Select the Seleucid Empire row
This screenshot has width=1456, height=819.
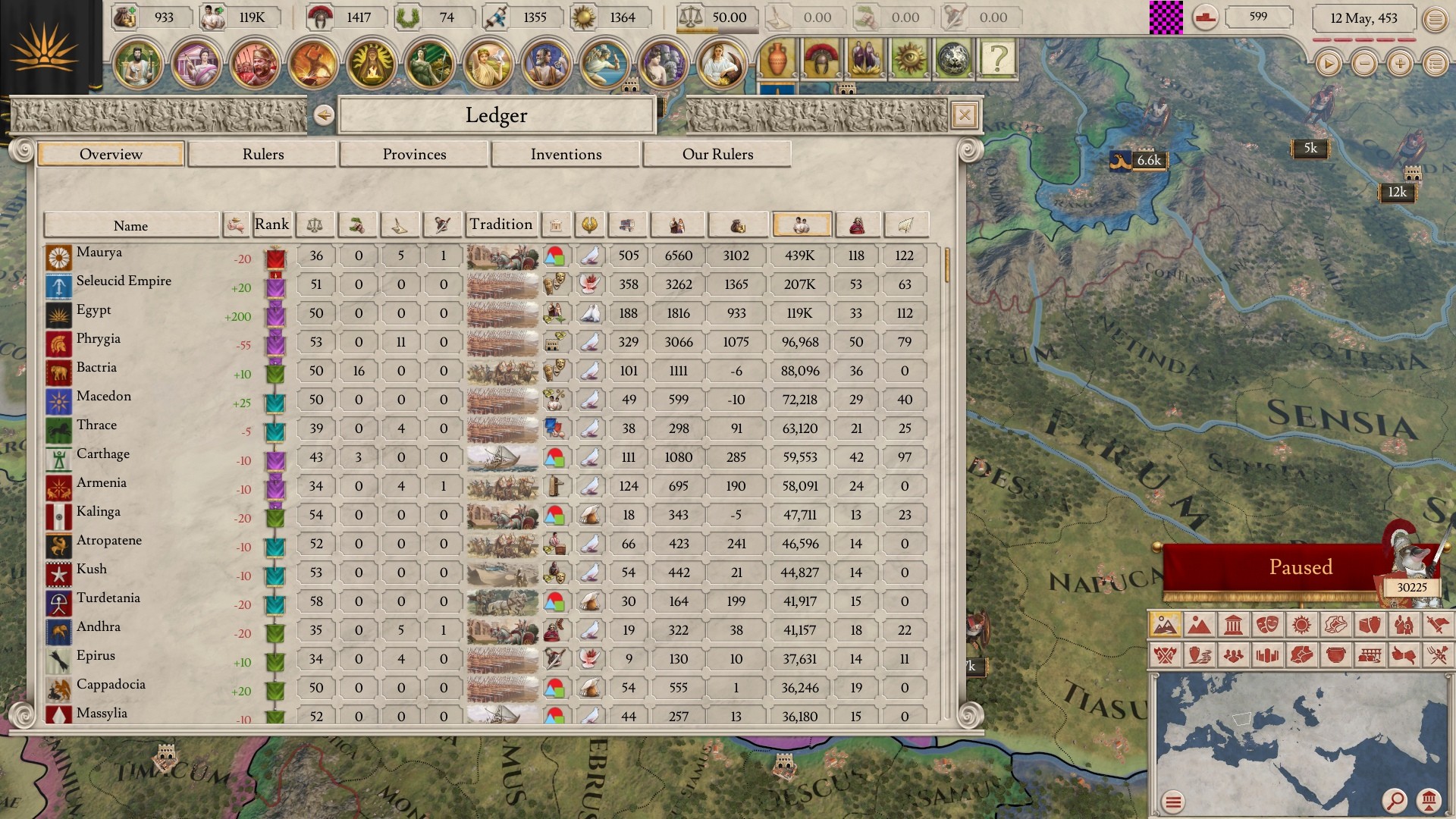(124, 281)
